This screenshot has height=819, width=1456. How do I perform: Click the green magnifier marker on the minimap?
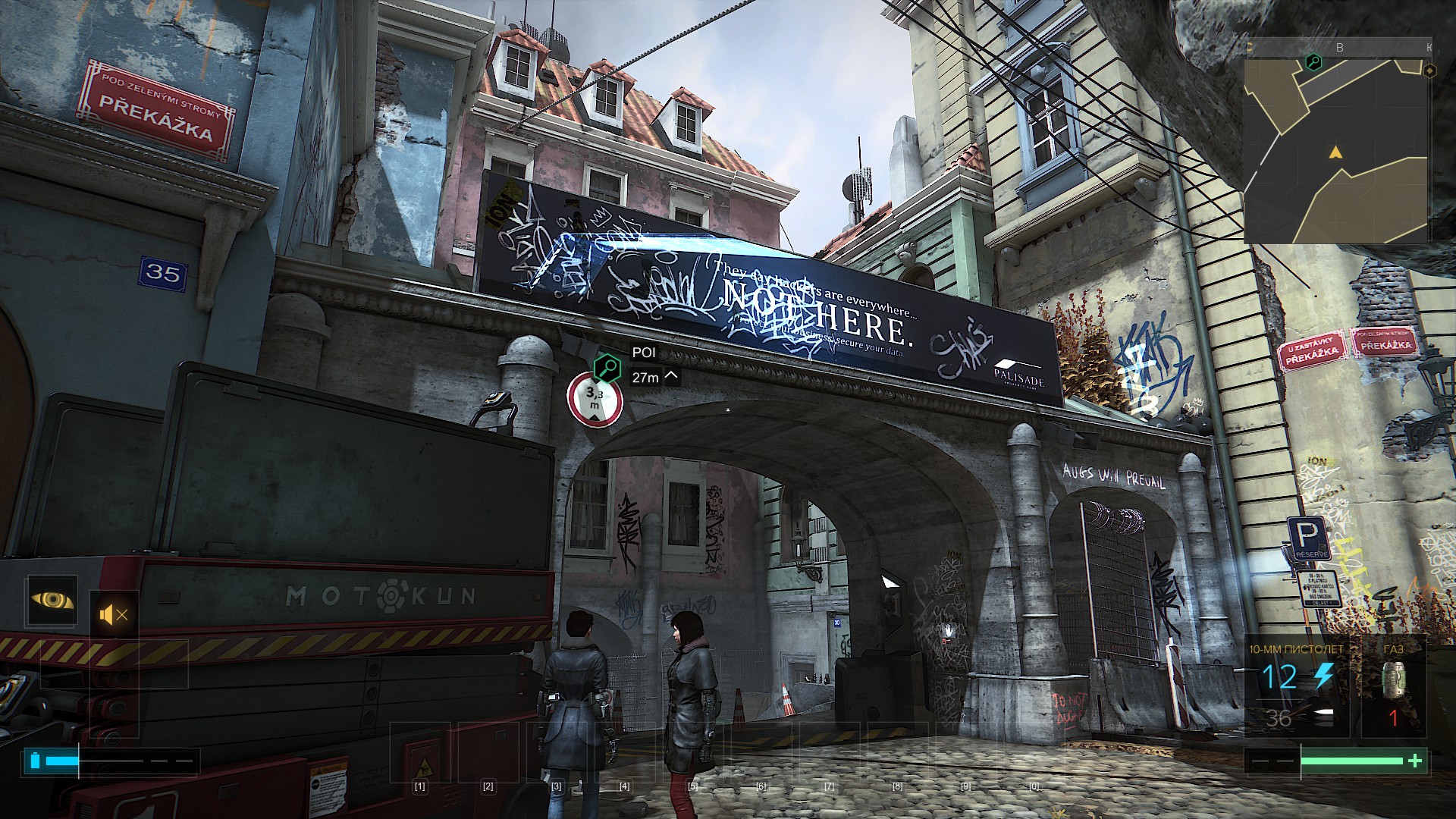[x=1312, y=62]
